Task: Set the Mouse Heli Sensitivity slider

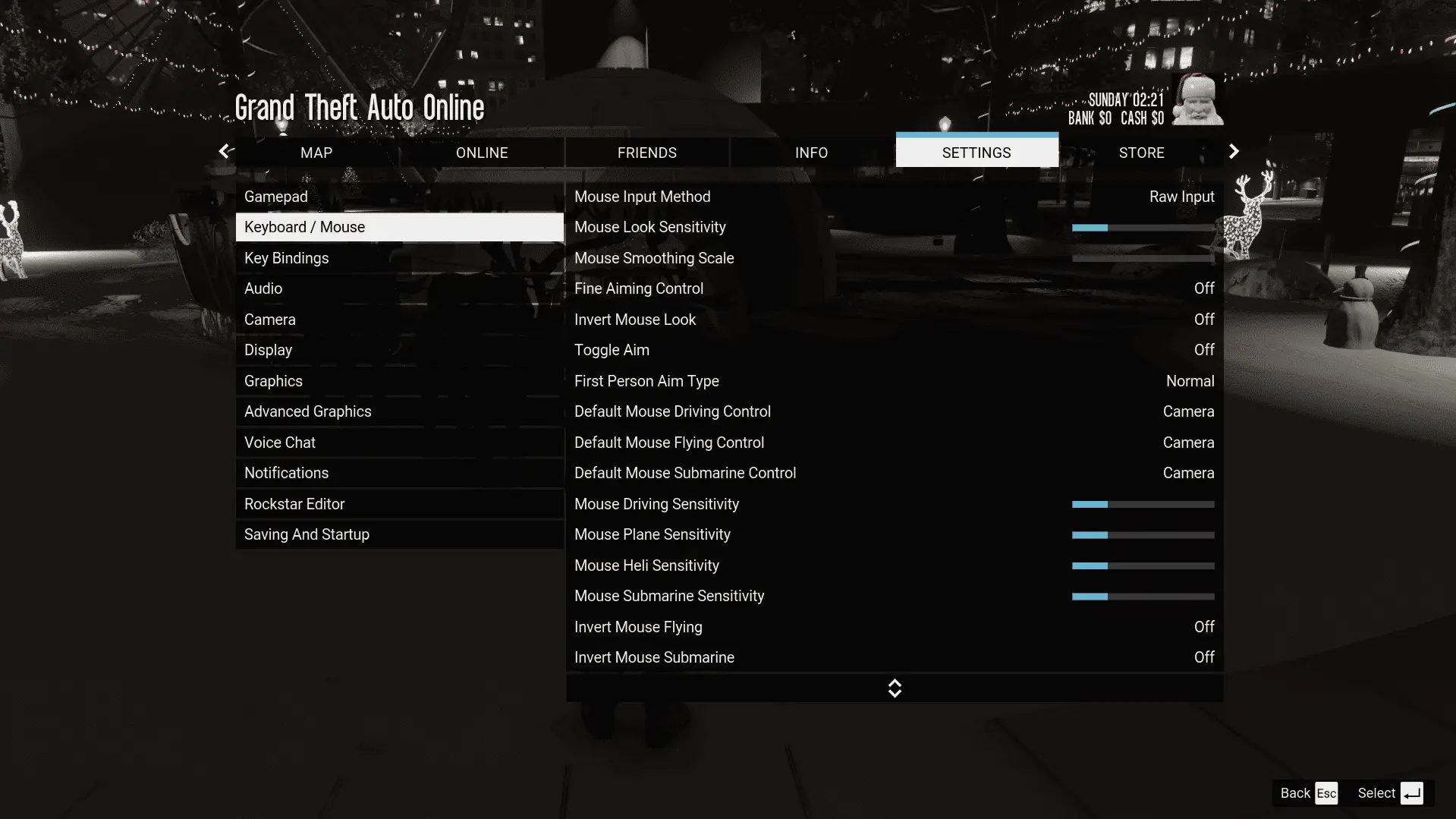Action: (x=1143, y=565)
